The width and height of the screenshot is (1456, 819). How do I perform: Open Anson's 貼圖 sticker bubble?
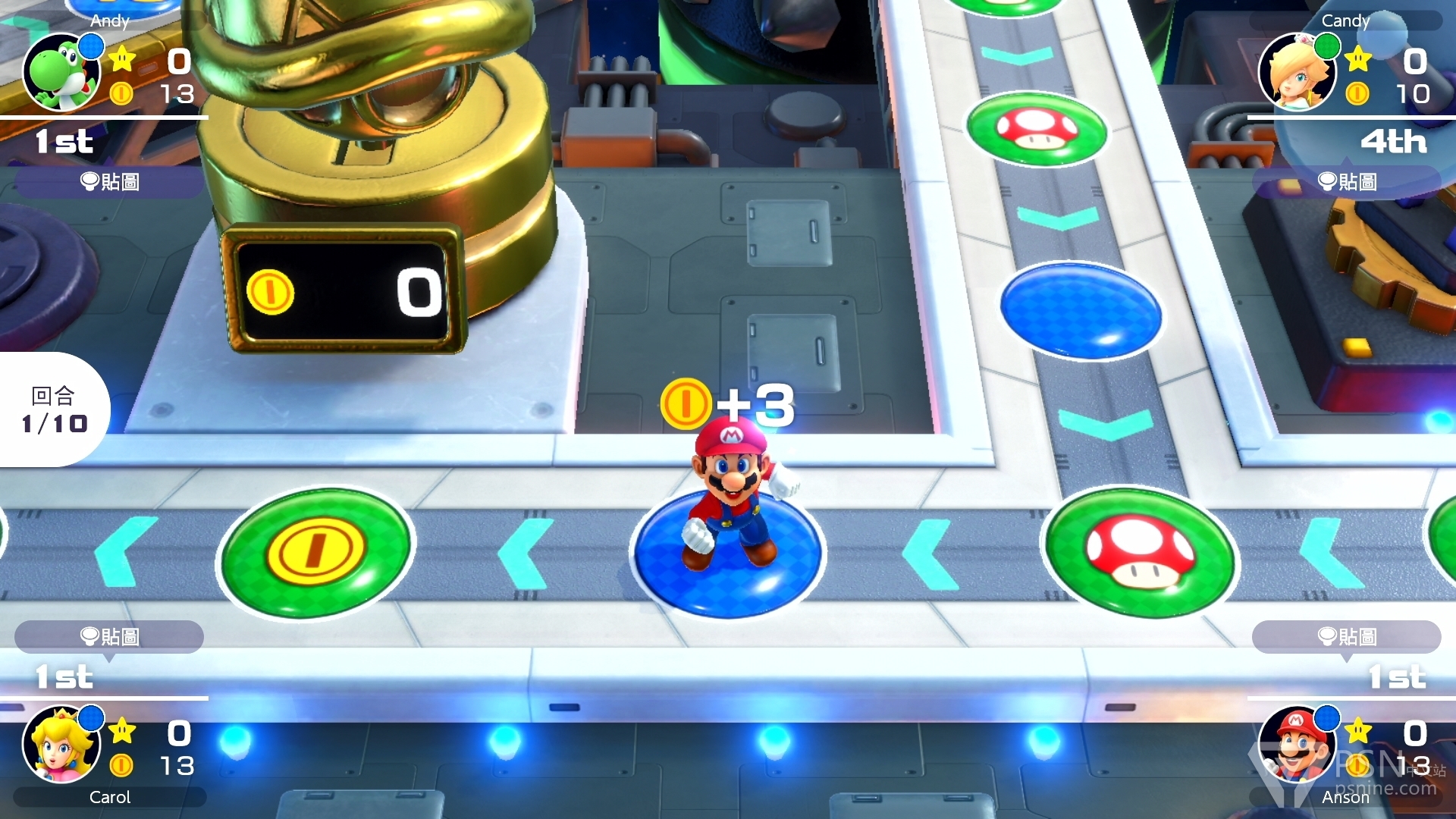coord(1347,636)
